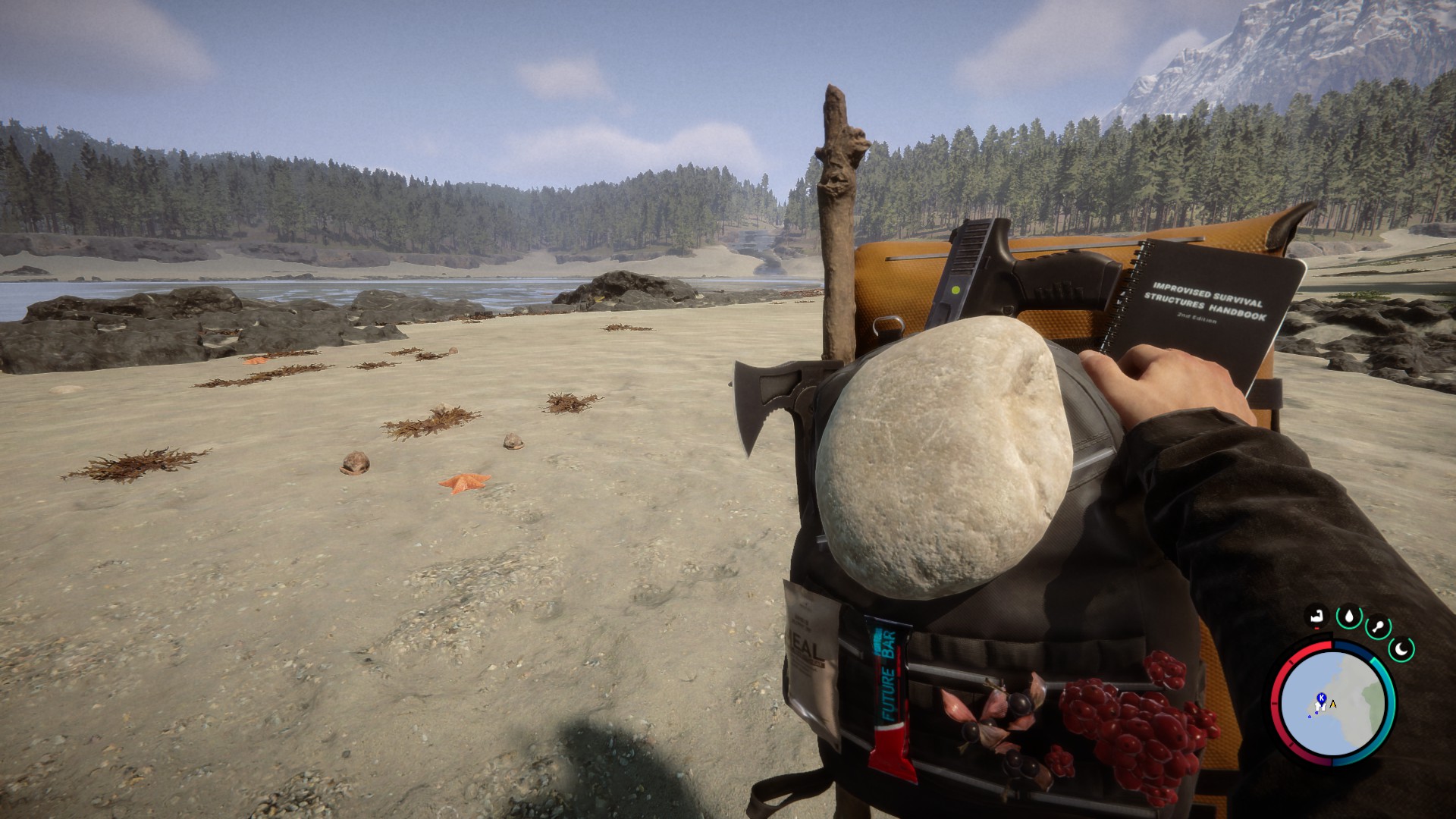Click the strength arm status icon

tap(1318, 616)
